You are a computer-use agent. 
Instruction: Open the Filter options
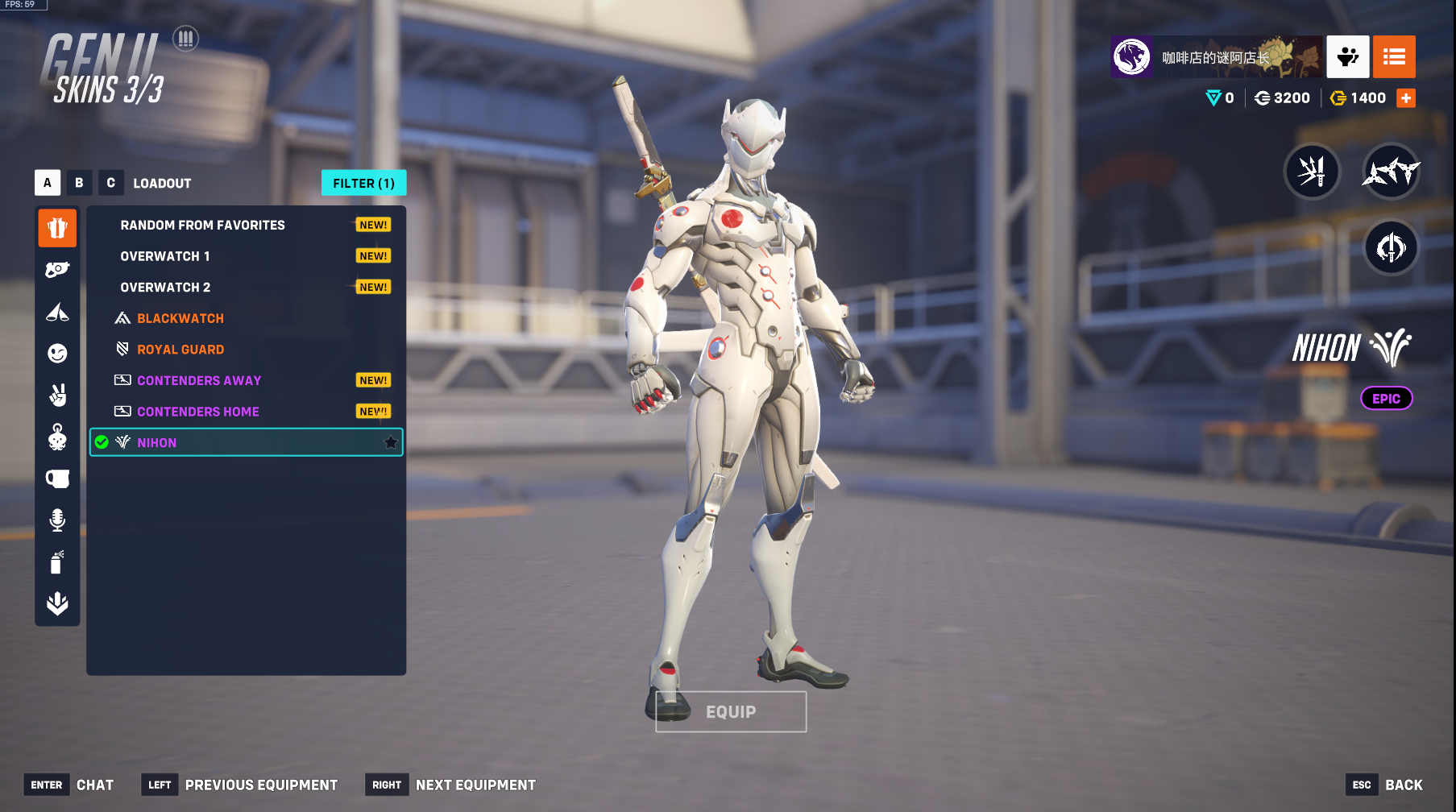(x=363, y=183)
